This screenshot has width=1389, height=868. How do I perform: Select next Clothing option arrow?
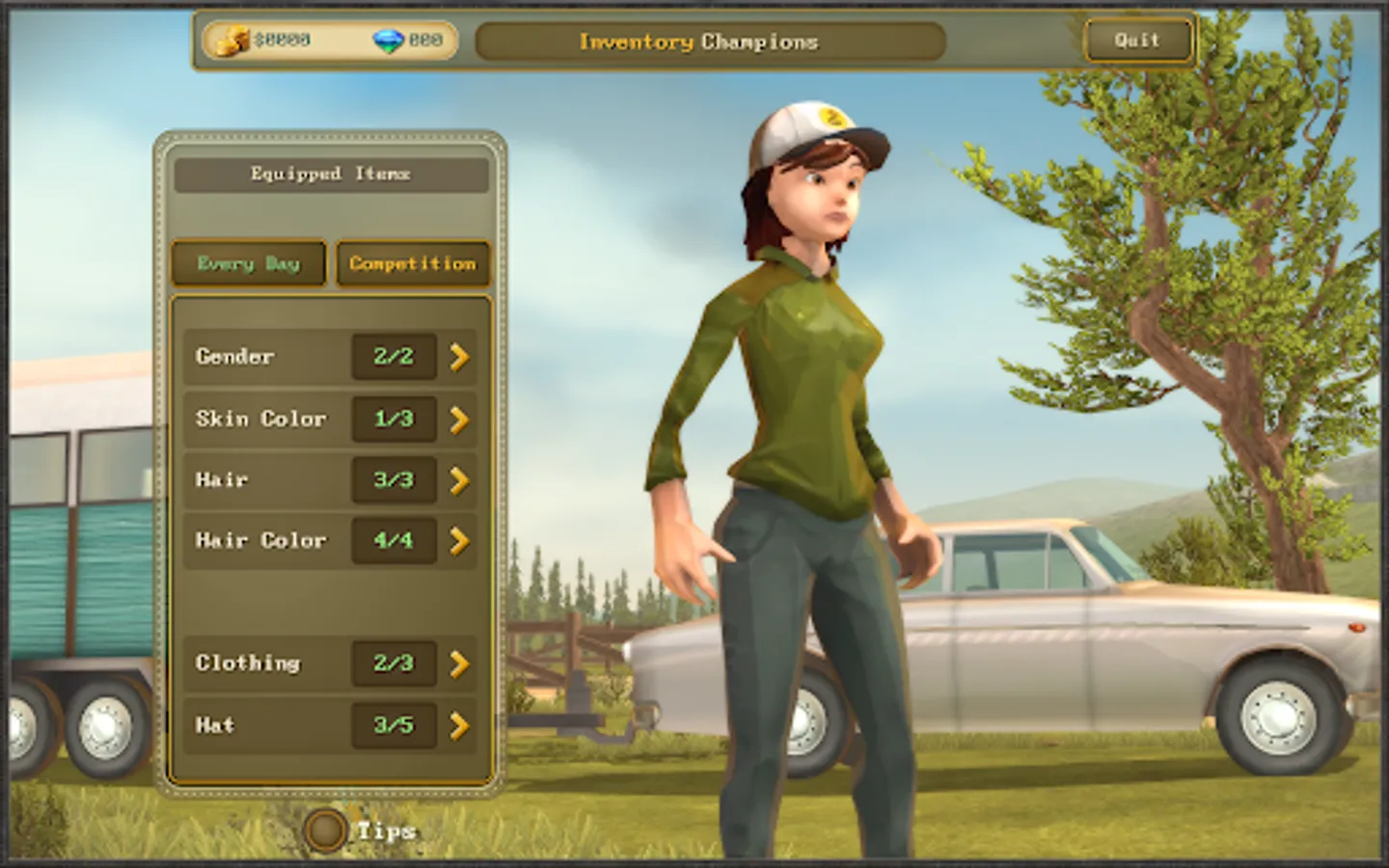pyautogui.click(x=460, y=664)
